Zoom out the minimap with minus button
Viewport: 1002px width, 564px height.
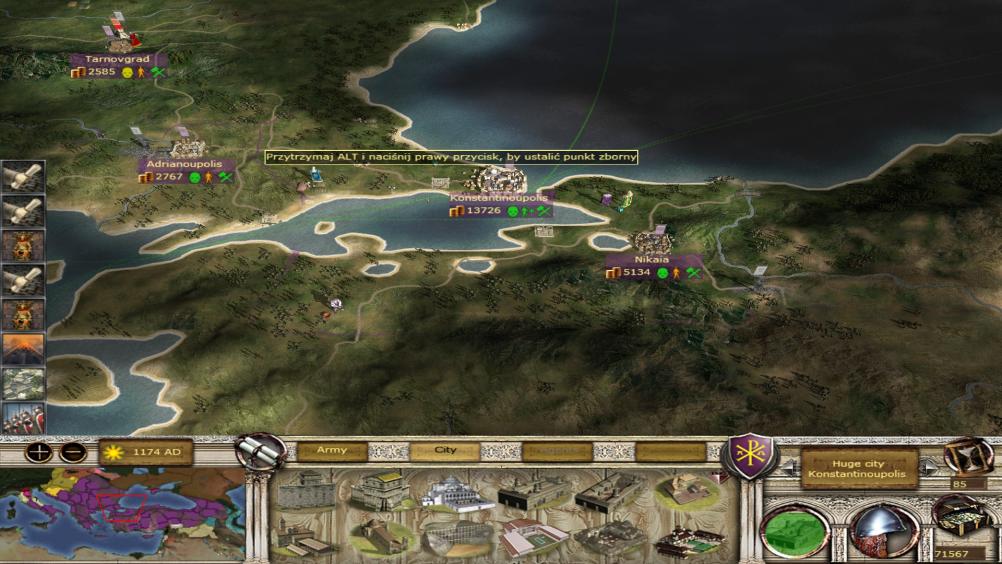72,452
